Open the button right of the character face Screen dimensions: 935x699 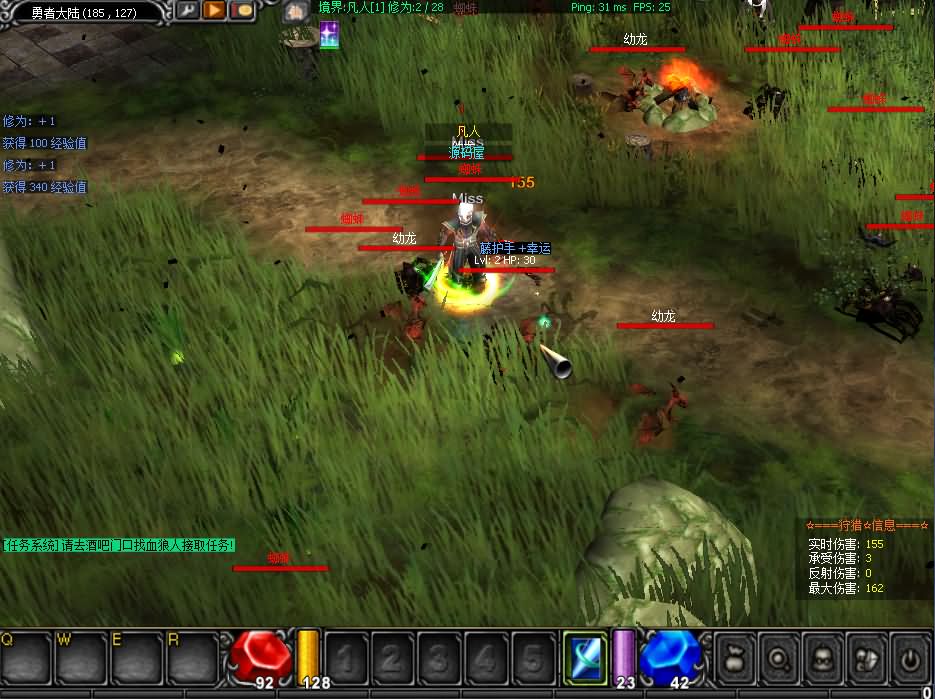[x=867, y=658]
